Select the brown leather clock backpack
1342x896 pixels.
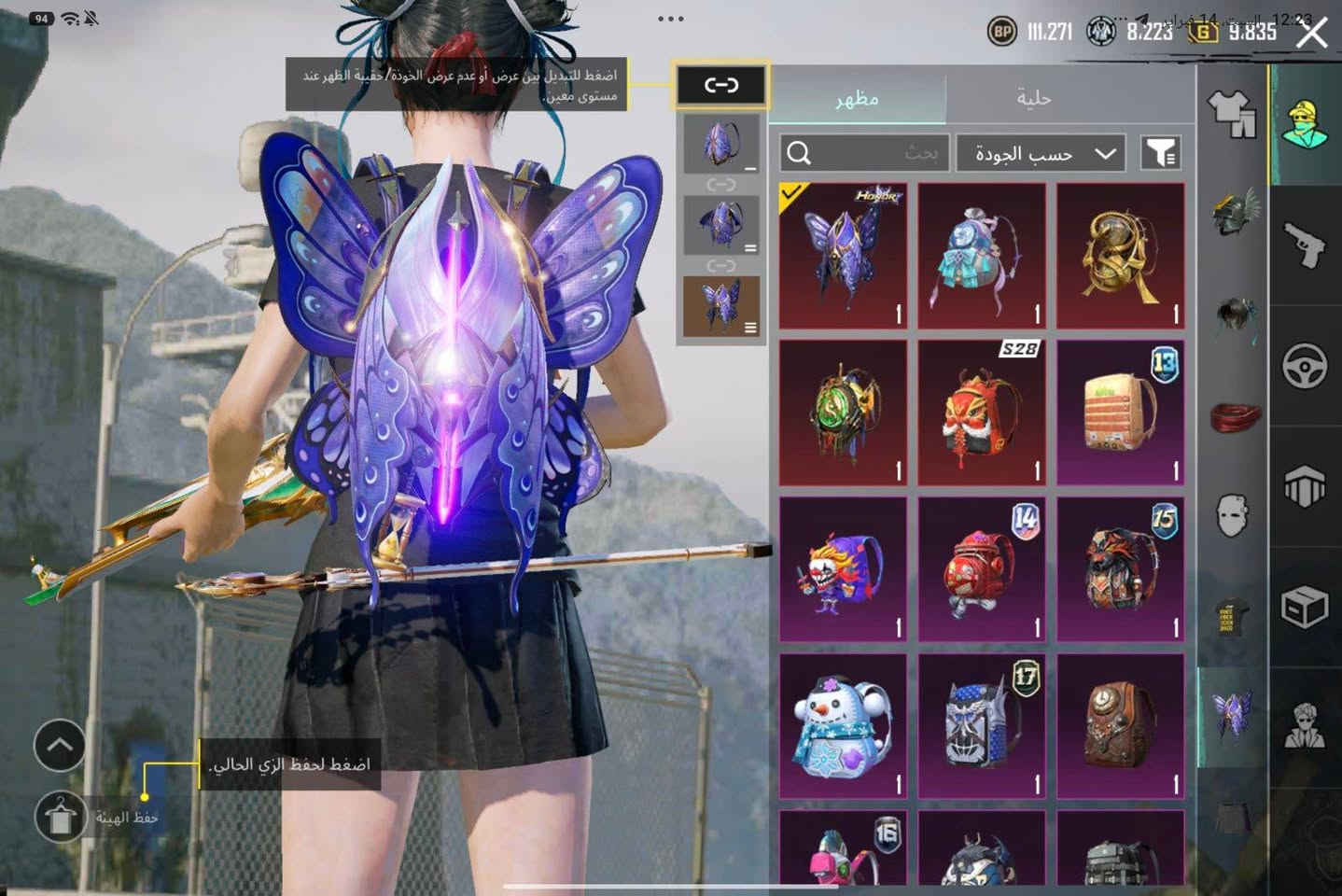click(x=1120, y=726)
